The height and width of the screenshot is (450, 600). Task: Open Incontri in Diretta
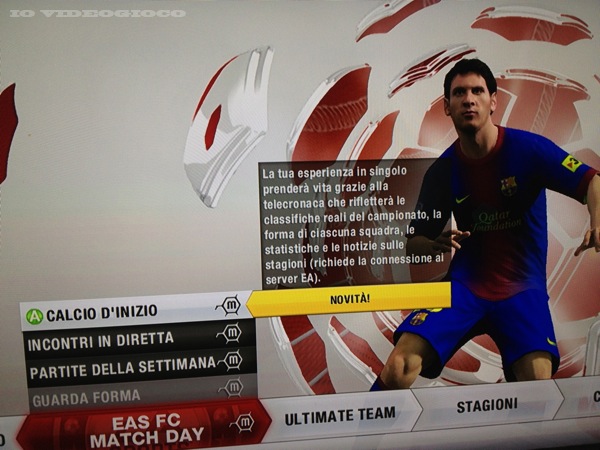point(120,339)
